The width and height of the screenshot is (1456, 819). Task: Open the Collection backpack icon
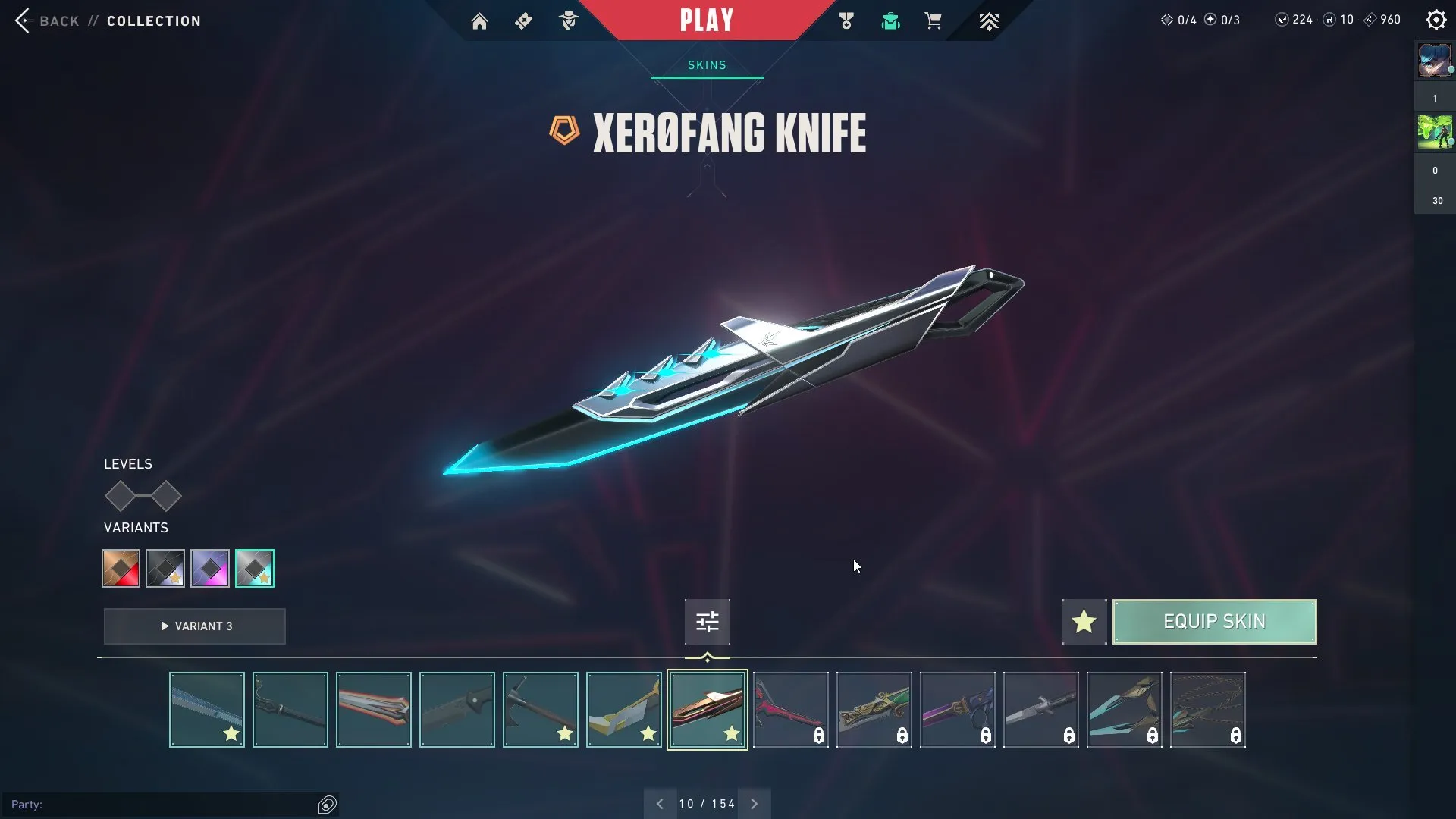[890, 20]
